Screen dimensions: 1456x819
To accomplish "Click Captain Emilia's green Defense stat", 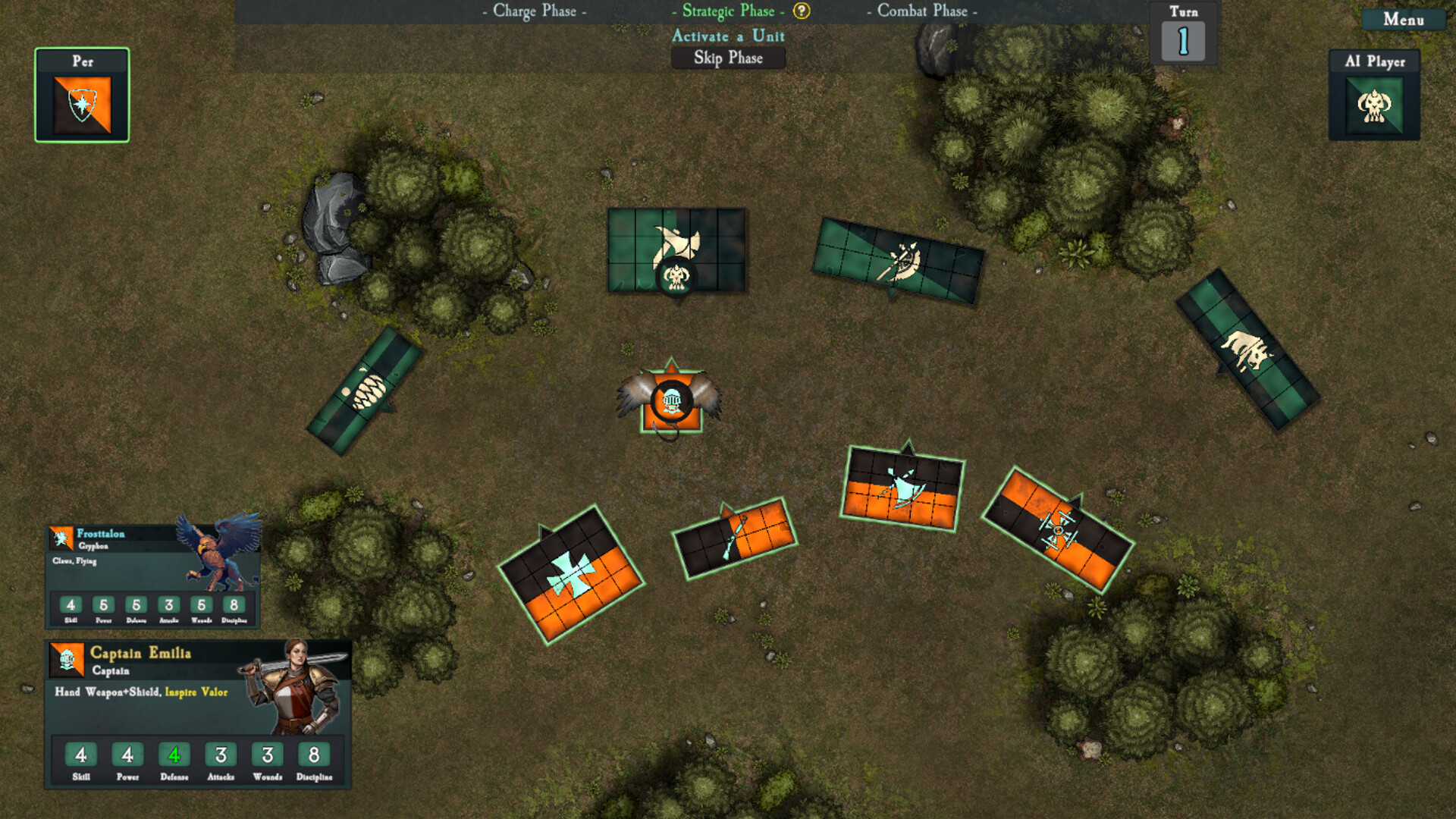I will (174, 755).
